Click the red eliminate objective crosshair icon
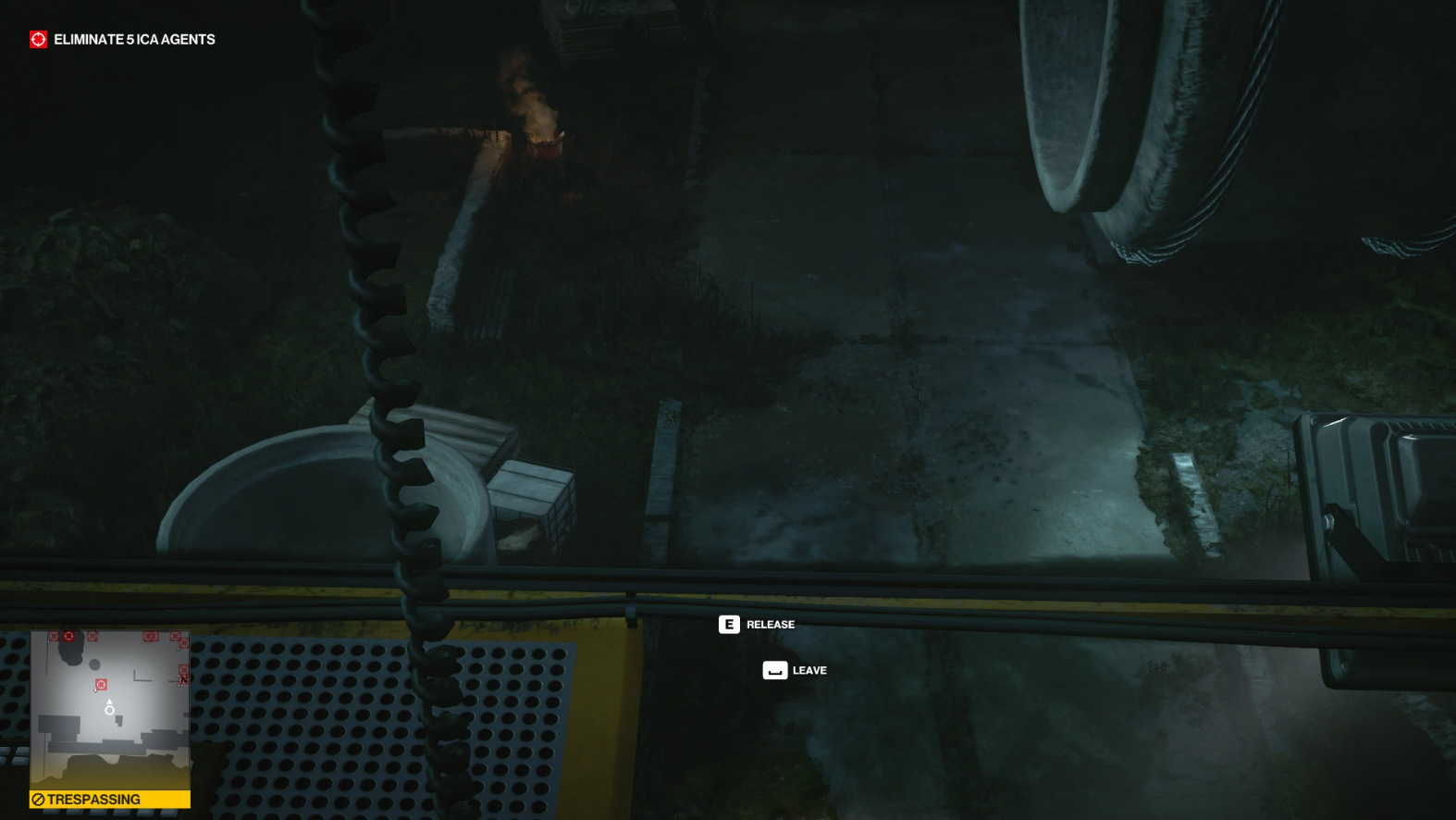The width and height of the screenshot is (1456, 820). 38,40
